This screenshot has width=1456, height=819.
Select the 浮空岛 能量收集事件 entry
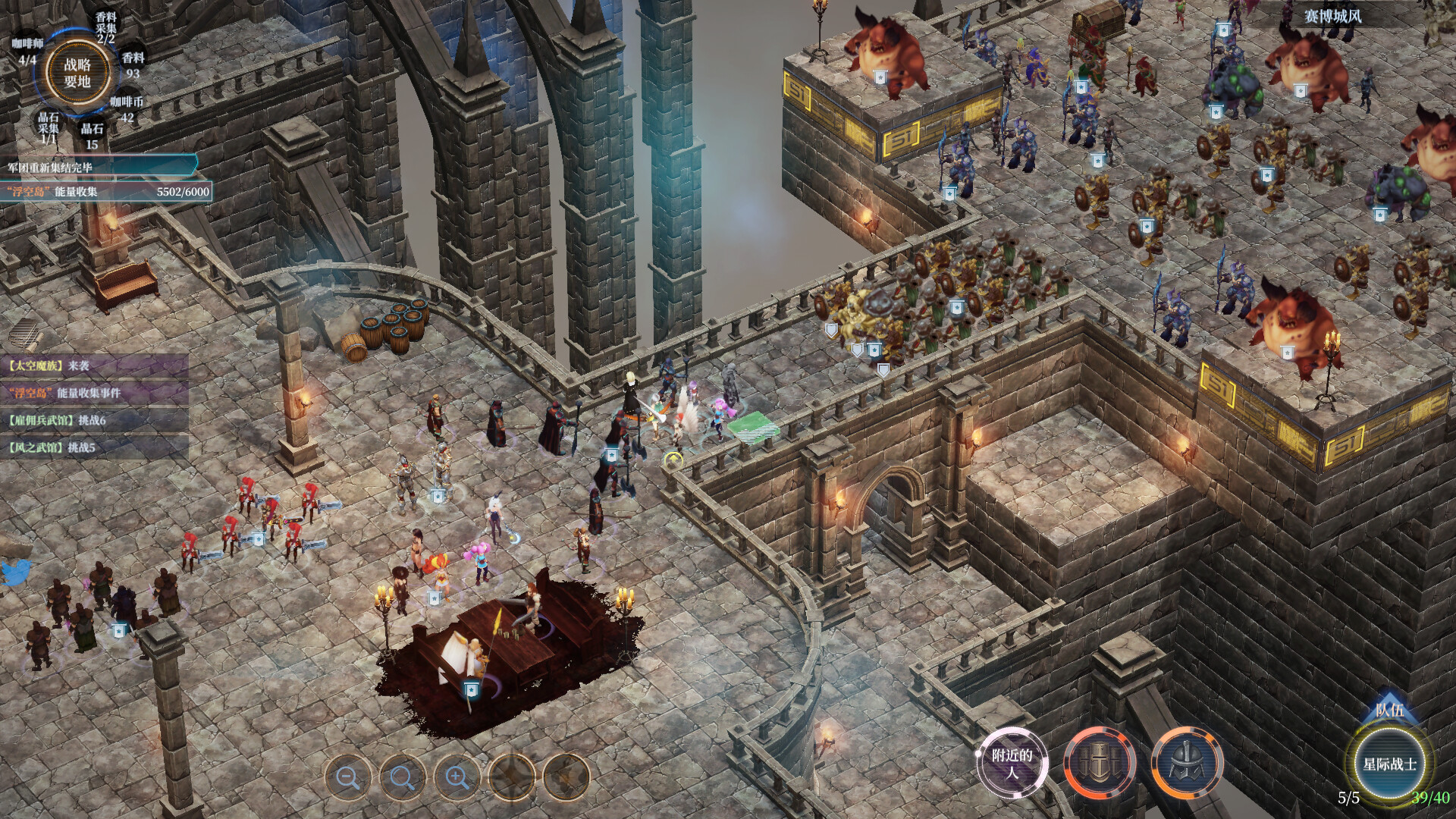point(91,393)
